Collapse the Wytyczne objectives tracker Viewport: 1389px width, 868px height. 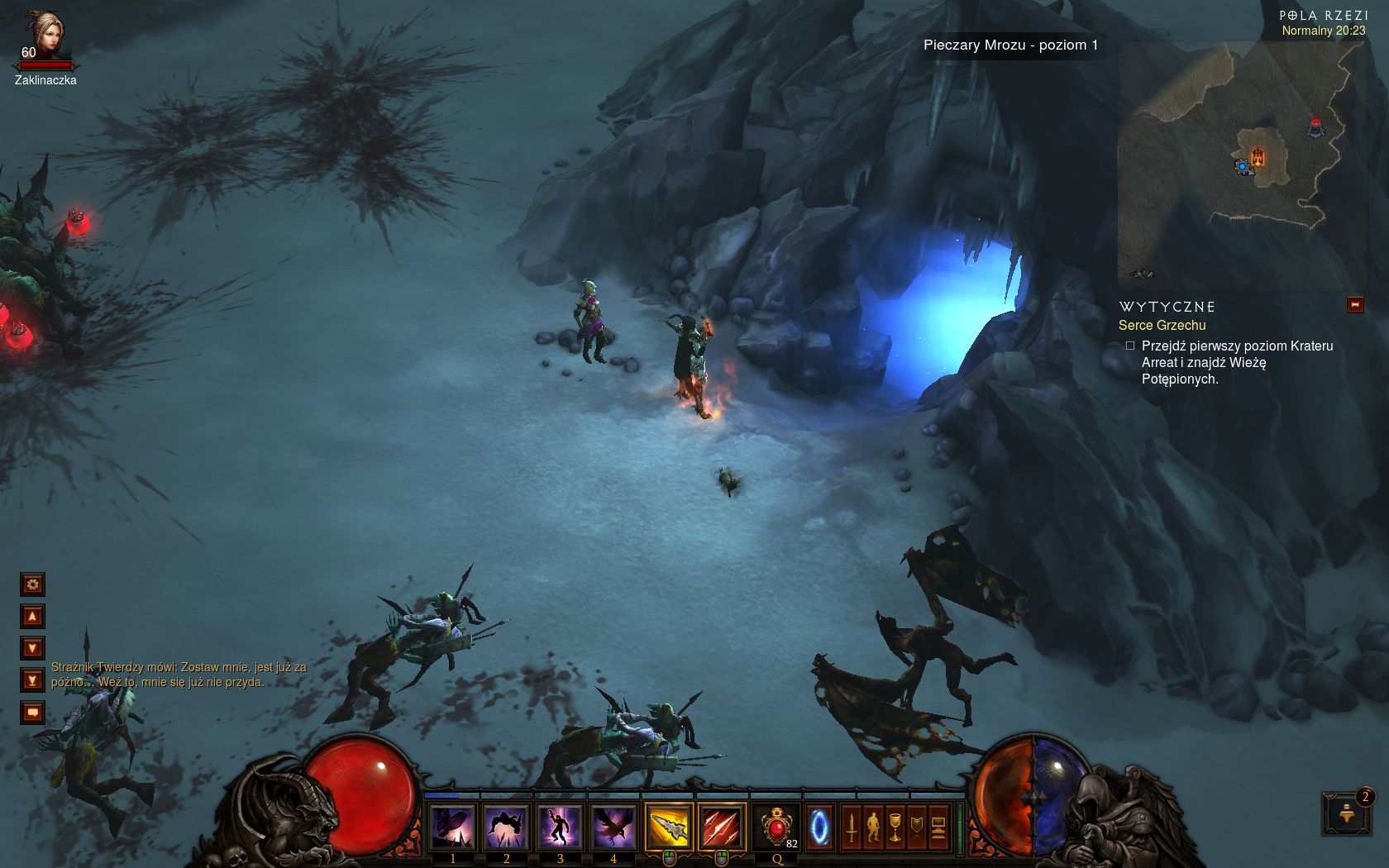[1355, 305]
